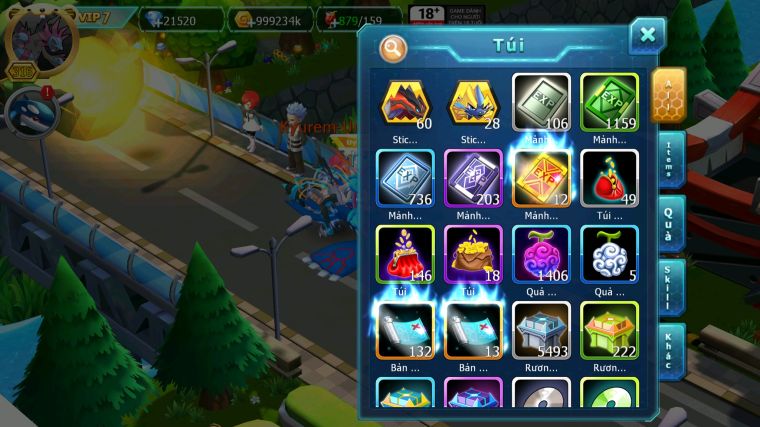Select the treasure map stack of 132

(x=405, y=330)
